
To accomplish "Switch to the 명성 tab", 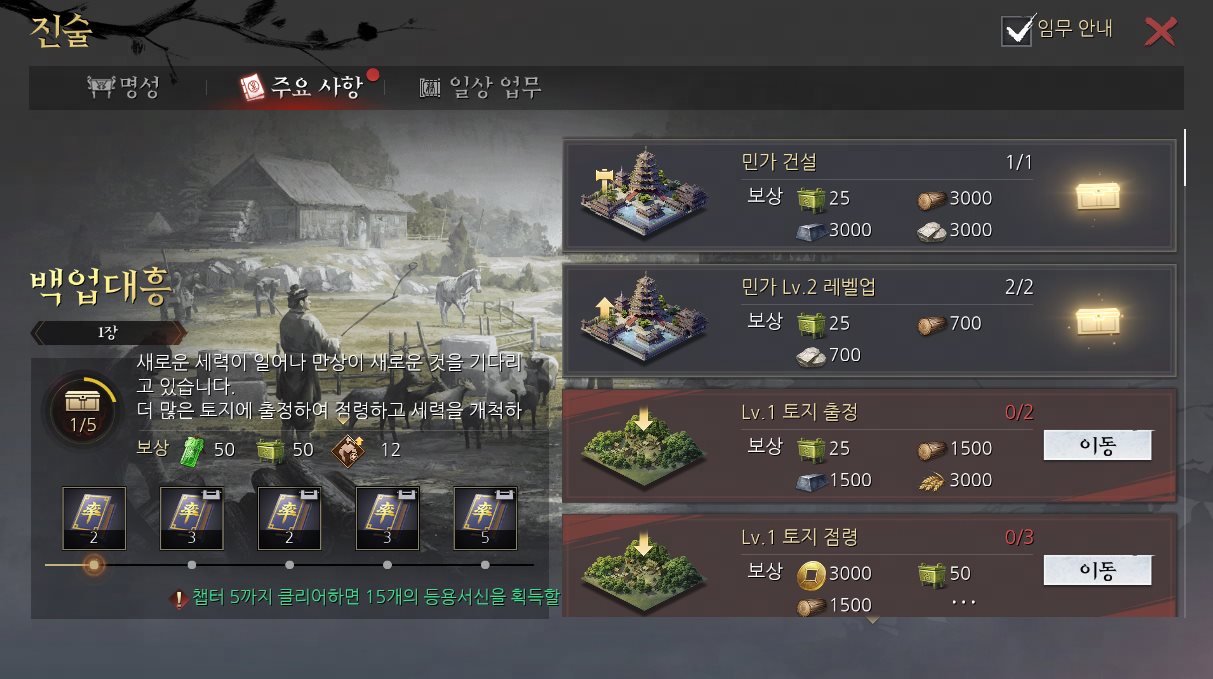I will click(x=124, y=88).
